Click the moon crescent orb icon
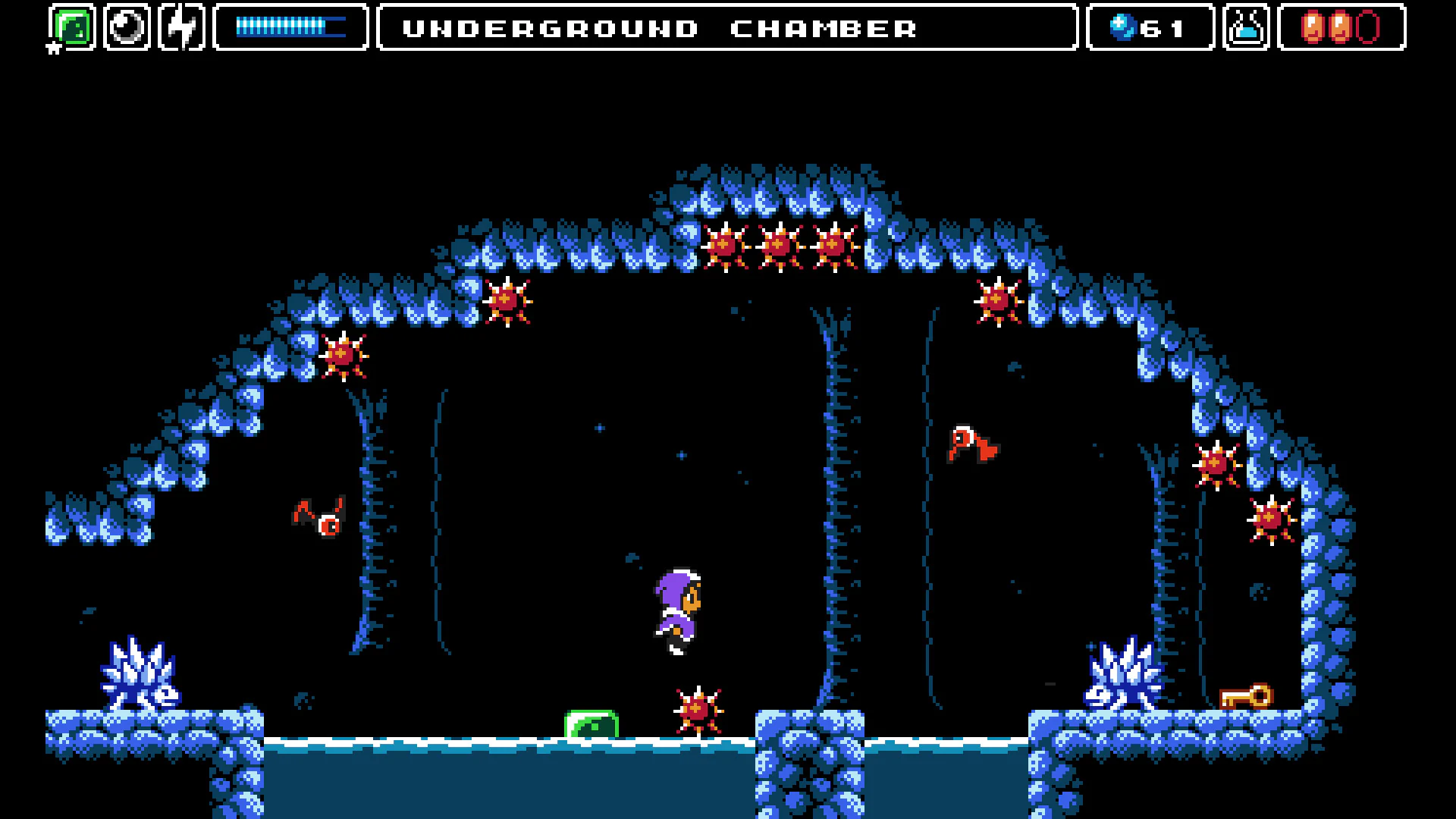This screenshot has width=1456, height=819. pos(126,28)
